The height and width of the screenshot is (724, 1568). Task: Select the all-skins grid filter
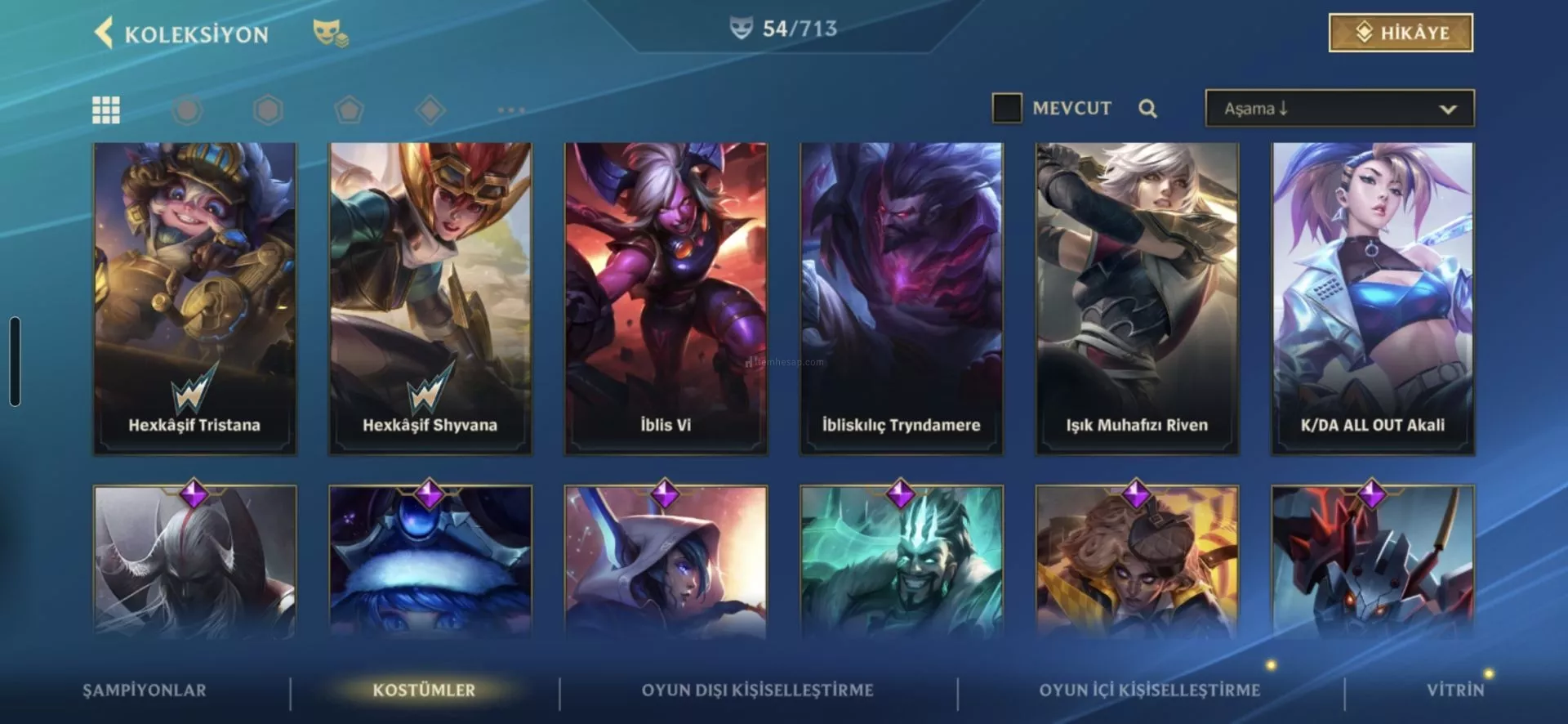(106, 109)
